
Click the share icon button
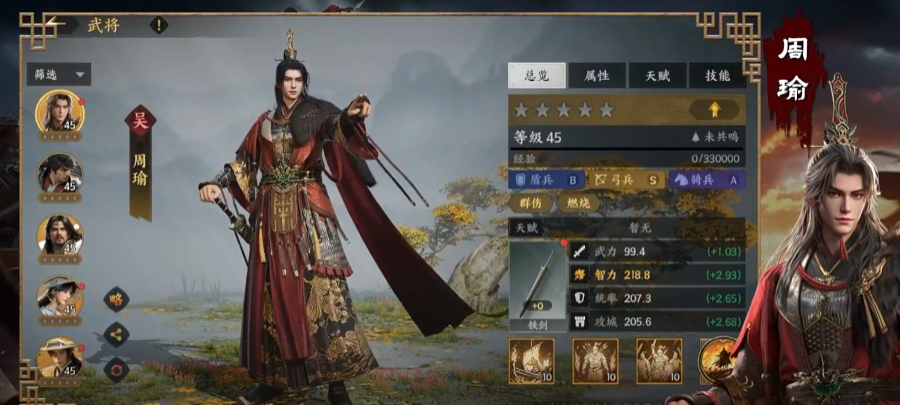pyautogui.click(x=116, y=334)
